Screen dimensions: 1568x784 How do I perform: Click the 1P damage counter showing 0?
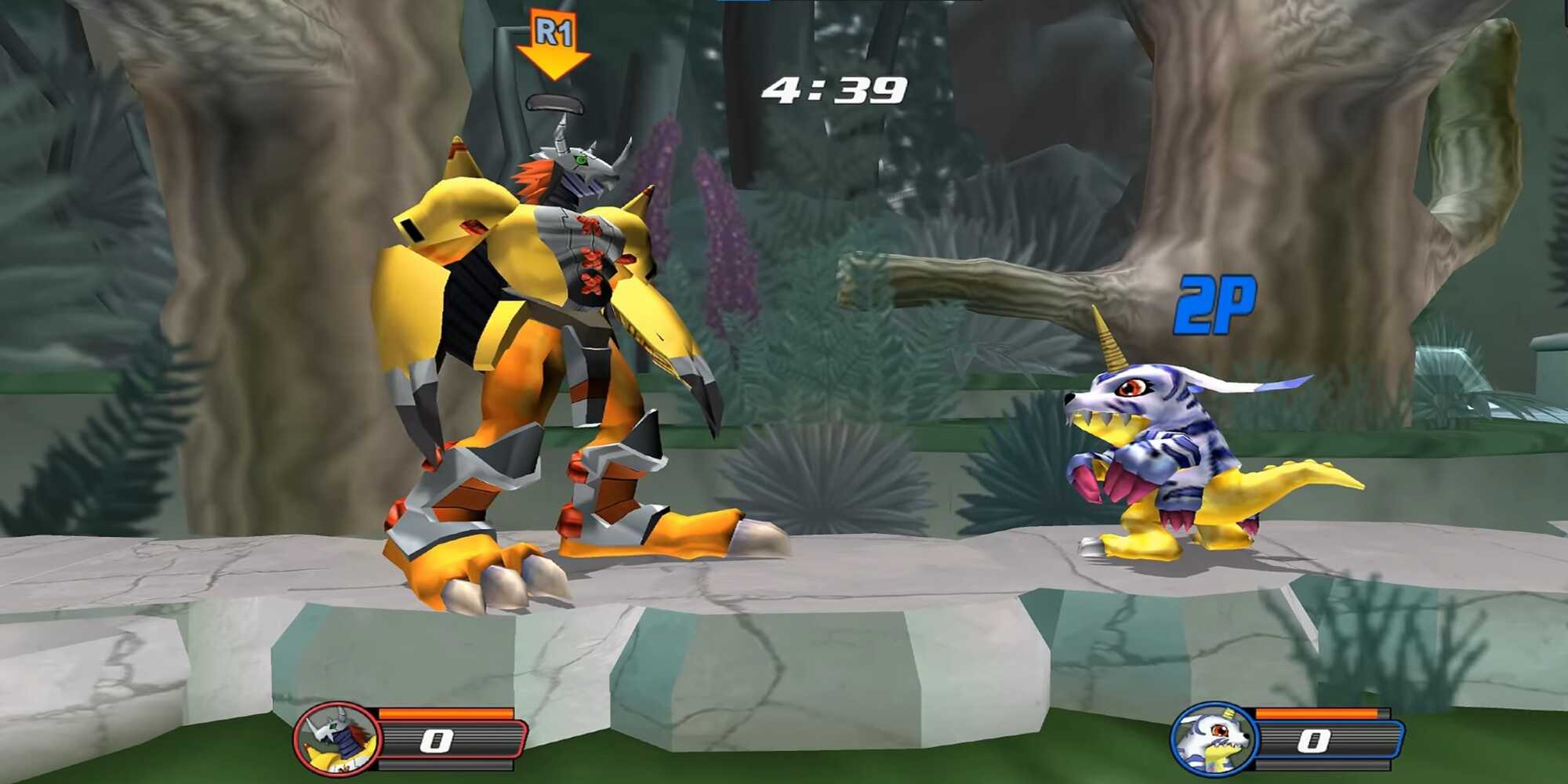pos(436,741)
